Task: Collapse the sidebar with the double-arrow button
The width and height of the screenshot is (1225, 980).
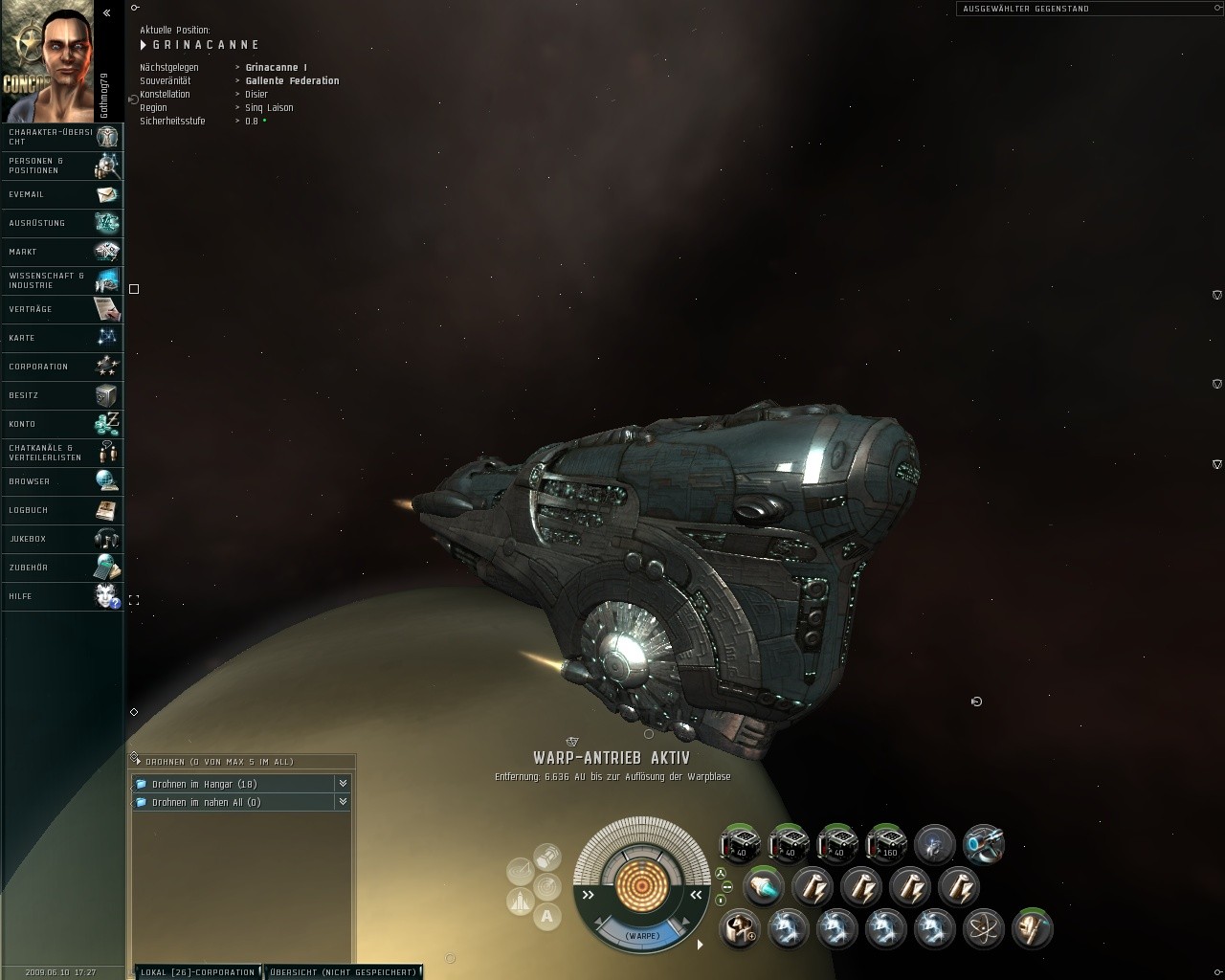Action: click(x=107, y=12)
